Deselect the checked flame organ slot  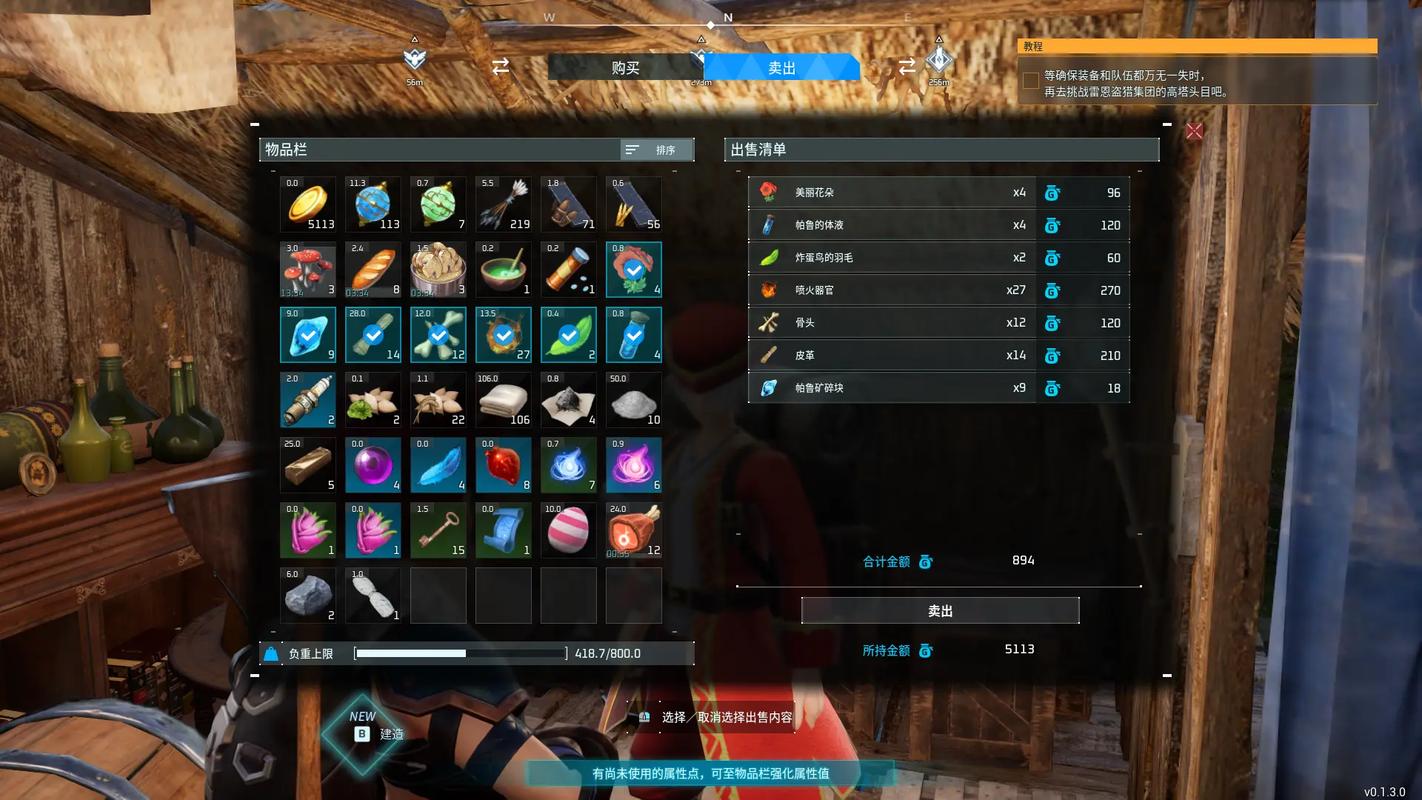click(503, 334)
